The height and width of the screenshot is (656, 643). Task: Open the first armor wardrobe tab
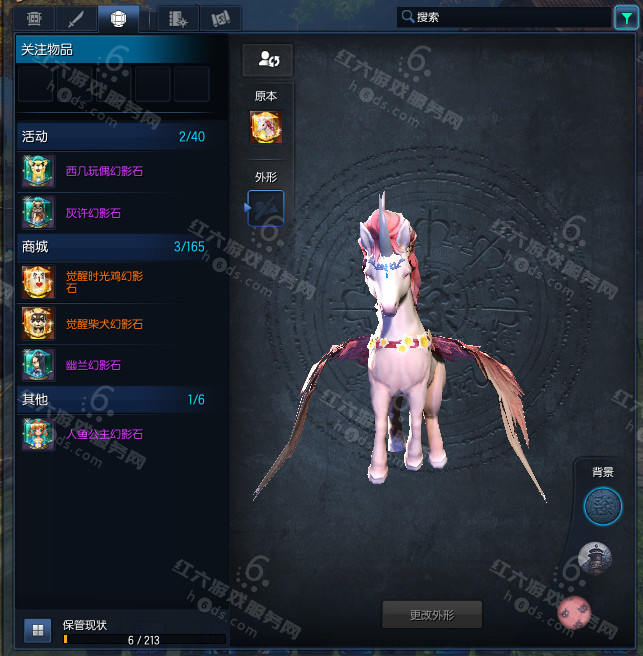[33, 18]
